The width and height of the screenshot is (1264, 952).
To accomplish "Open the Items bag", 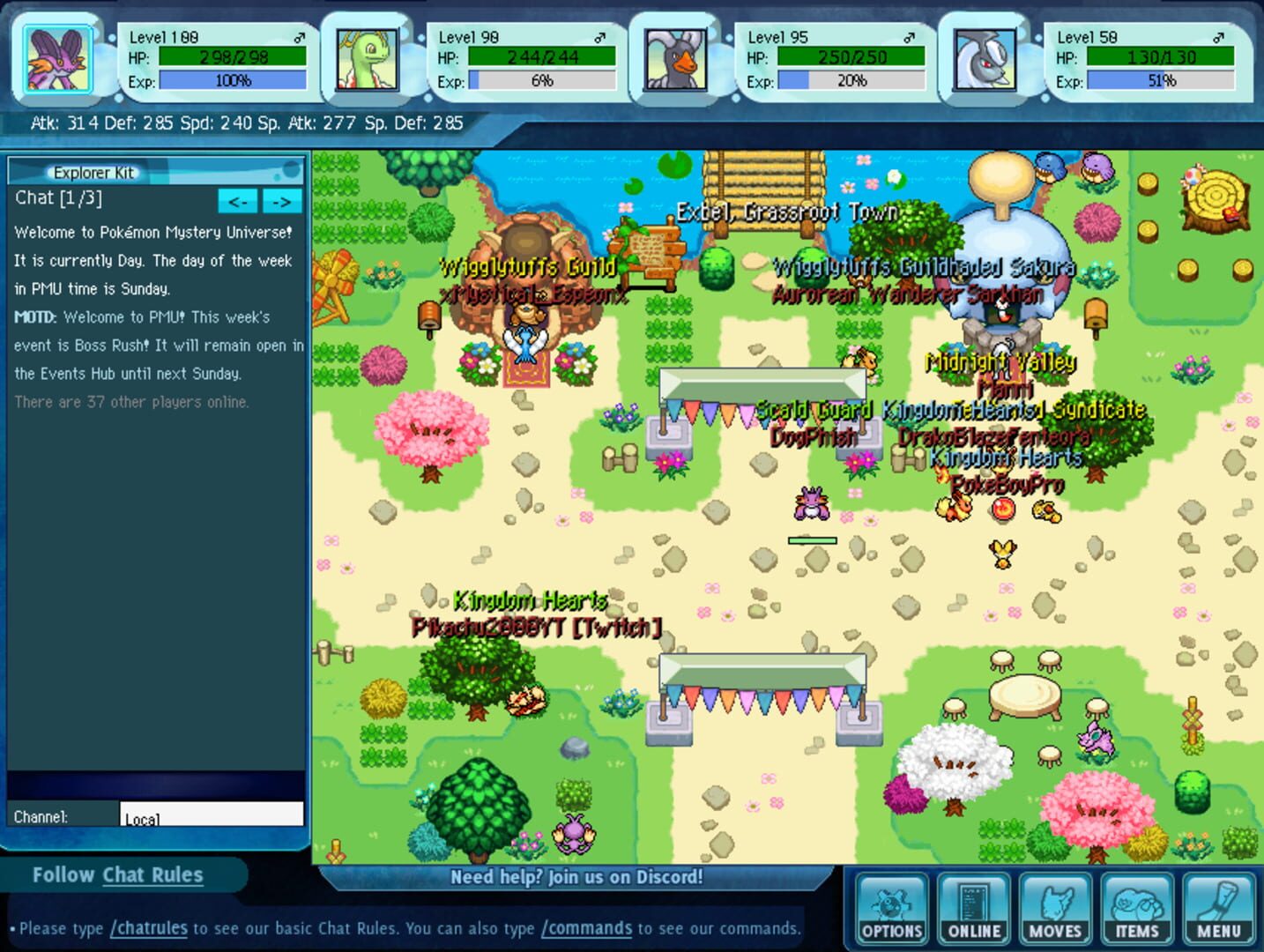I will [1137, 909].
